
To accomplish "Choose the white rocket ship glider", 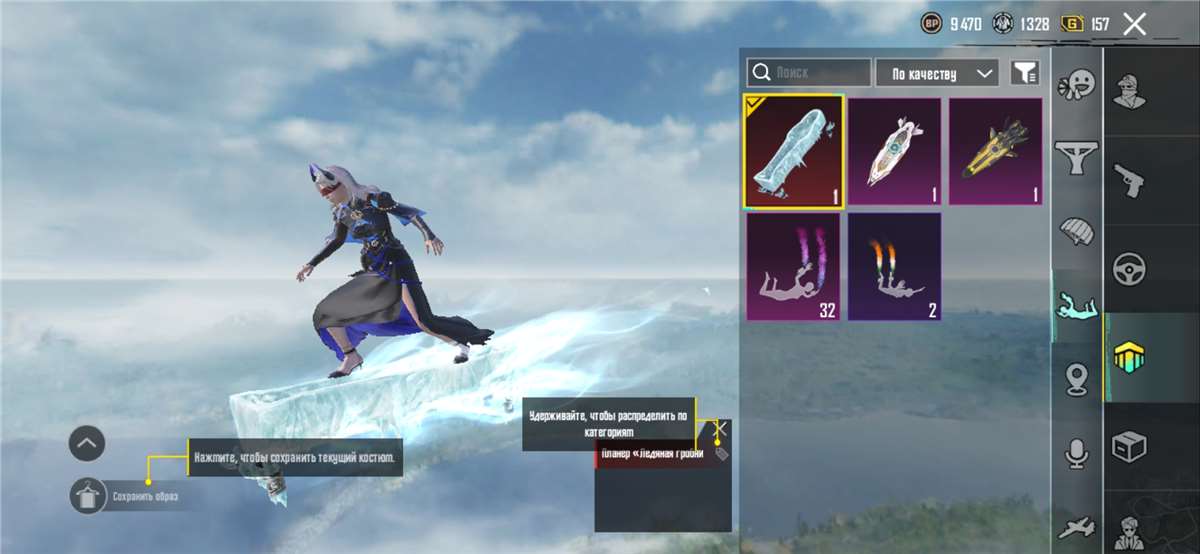I will pos(895,152).
